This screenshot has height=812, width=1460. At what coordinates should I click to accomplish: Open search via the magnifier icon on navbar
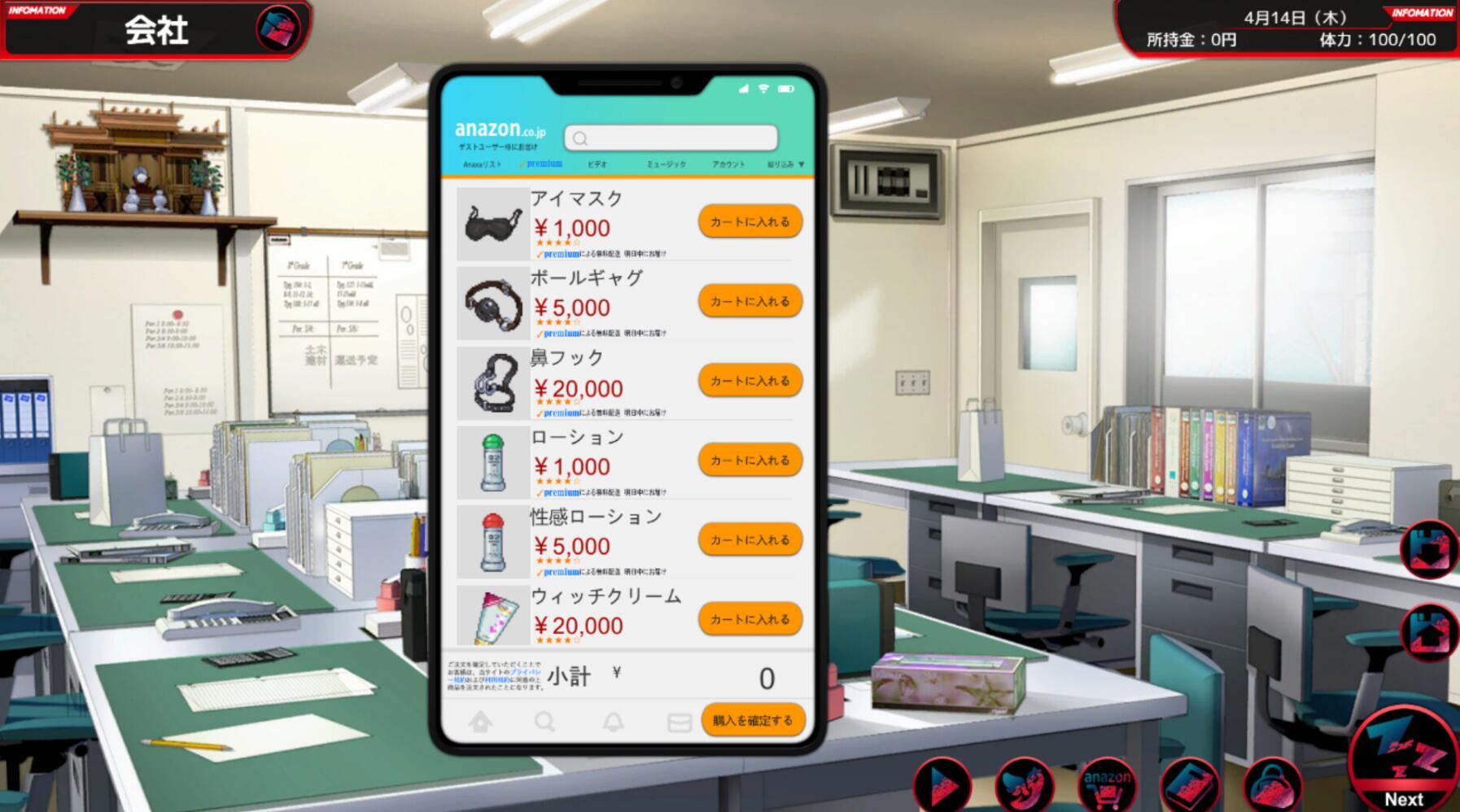click(546, 721)
